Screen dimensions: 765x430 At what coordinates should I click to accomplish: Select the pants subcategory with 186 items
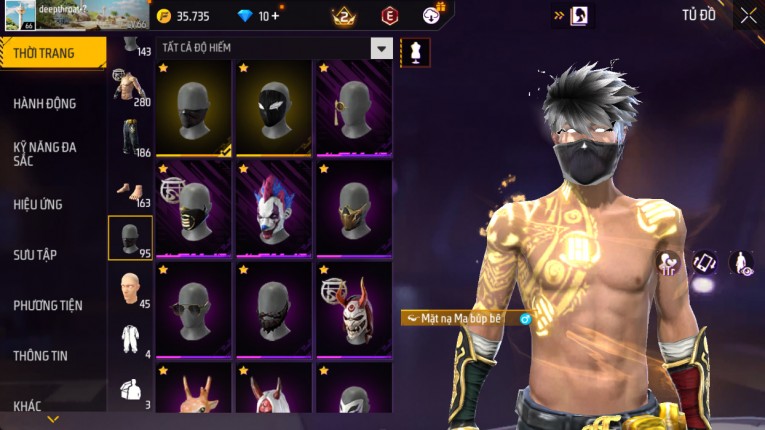(130, 138)
